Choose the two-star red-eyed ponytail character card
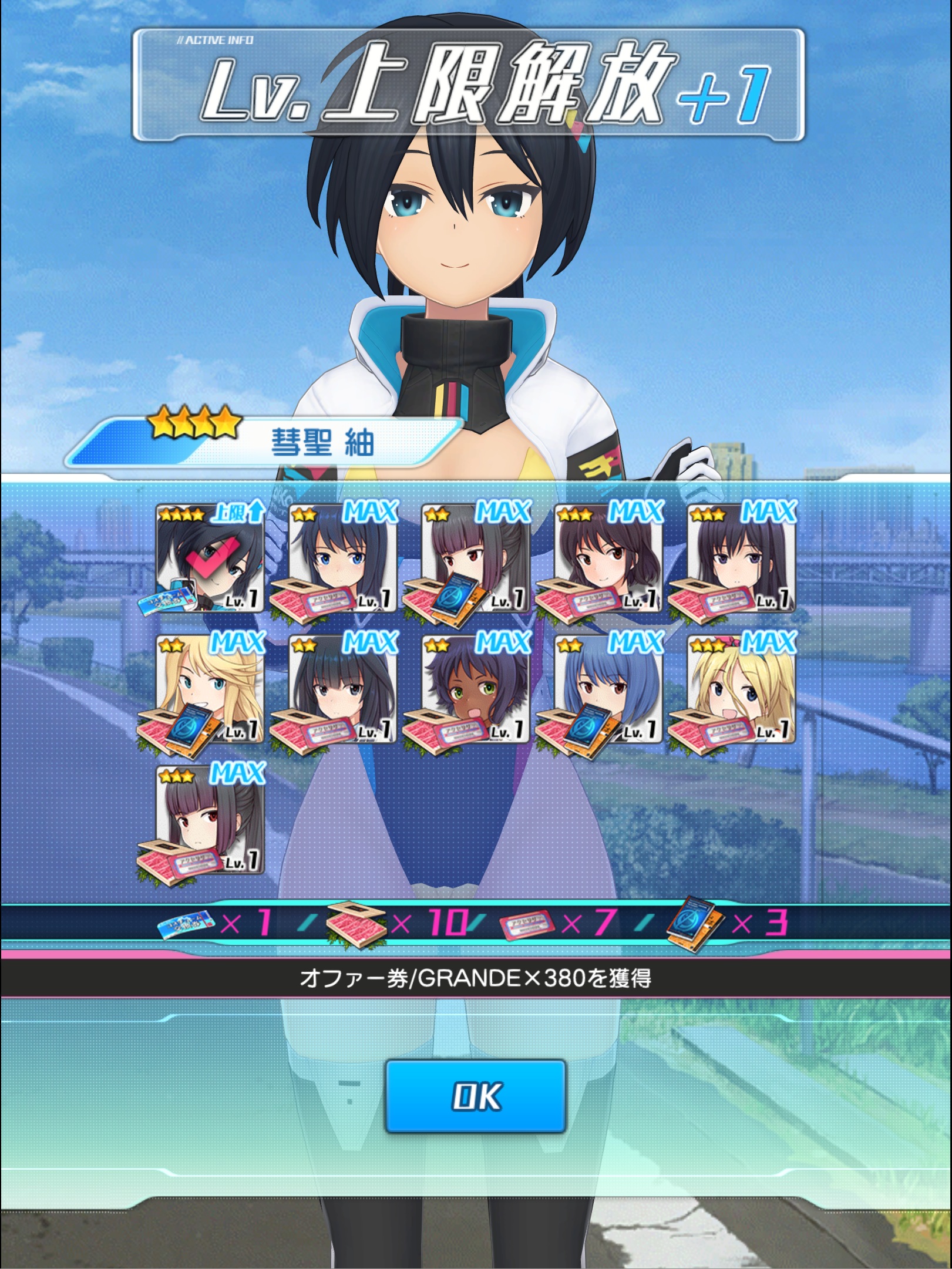Screen dimensions: 952x1269 475,558
